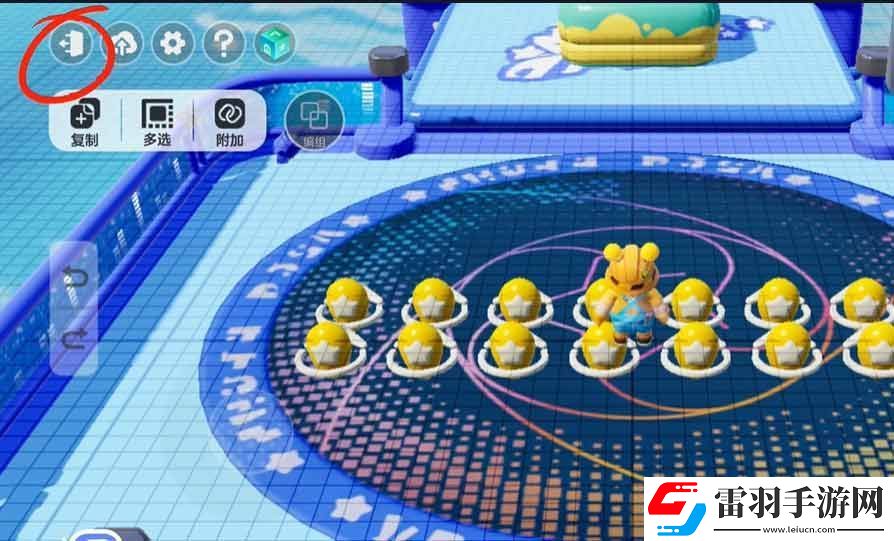Show help with the question mark icon

pyautogui.click(x=224, y=44)
